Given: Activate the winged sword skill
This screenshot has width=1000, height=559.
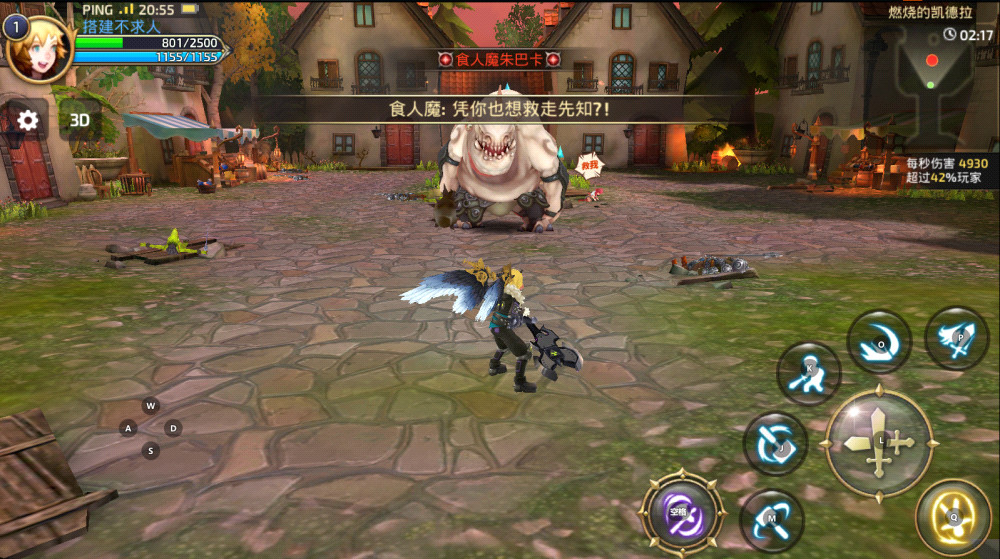Looking at the screenshot, I should point(957,338).
